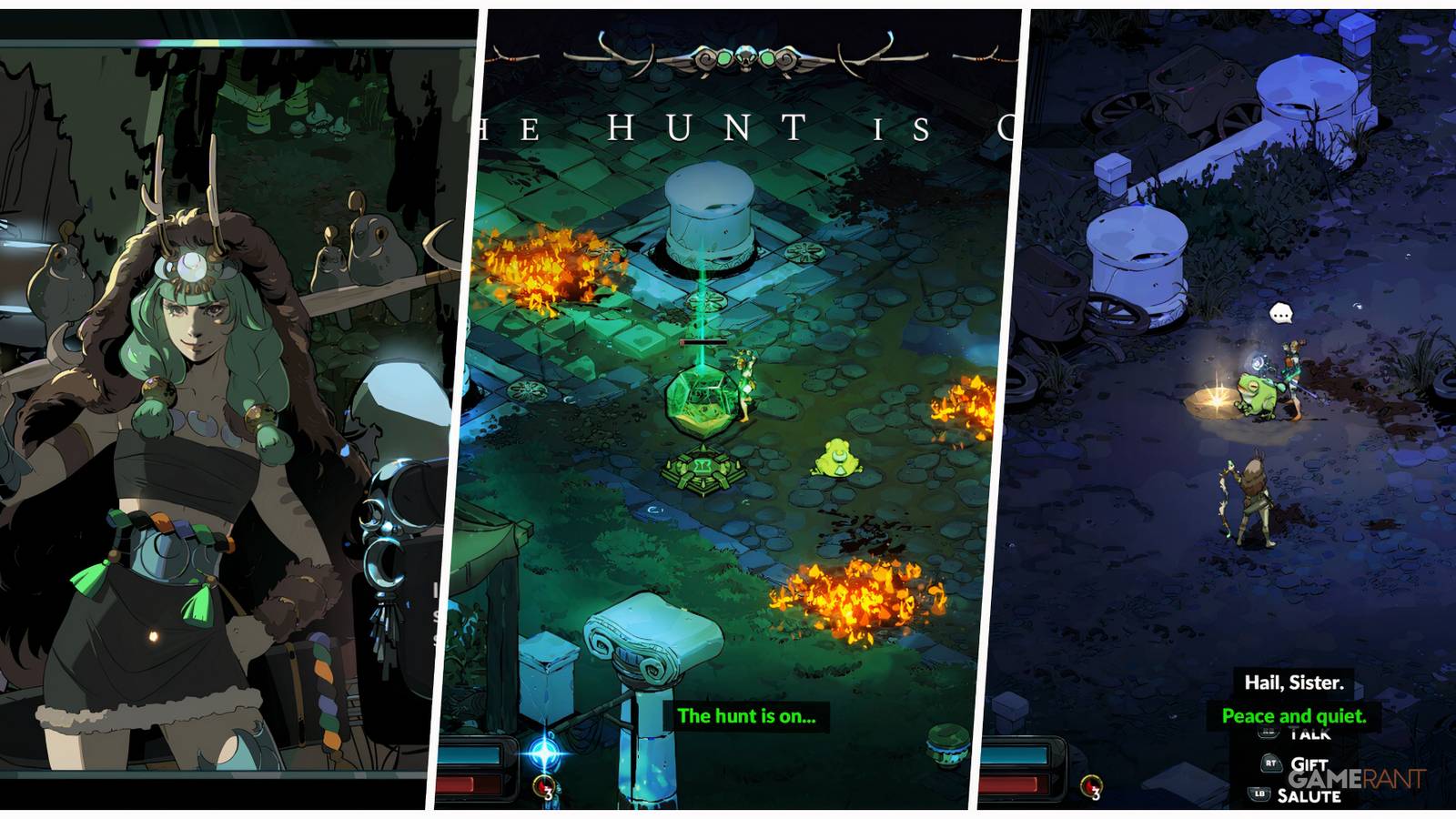Click the RB controller button icon beside Talk
1456x819 pixels.
pyautogui.click(x=1267, y=731)
